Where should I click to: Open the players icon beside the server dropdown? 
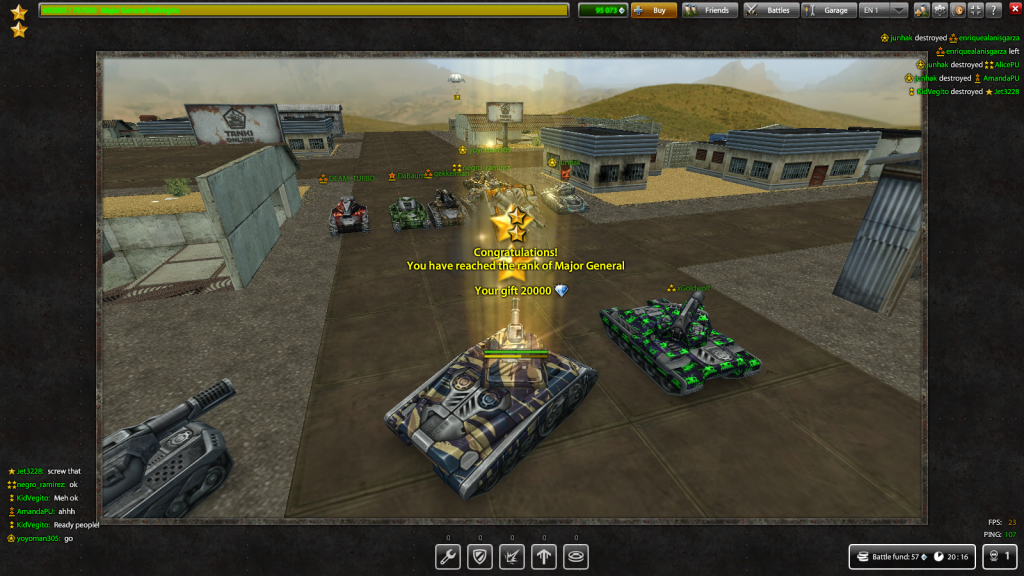pyautogui.click(x=922, y=10)
